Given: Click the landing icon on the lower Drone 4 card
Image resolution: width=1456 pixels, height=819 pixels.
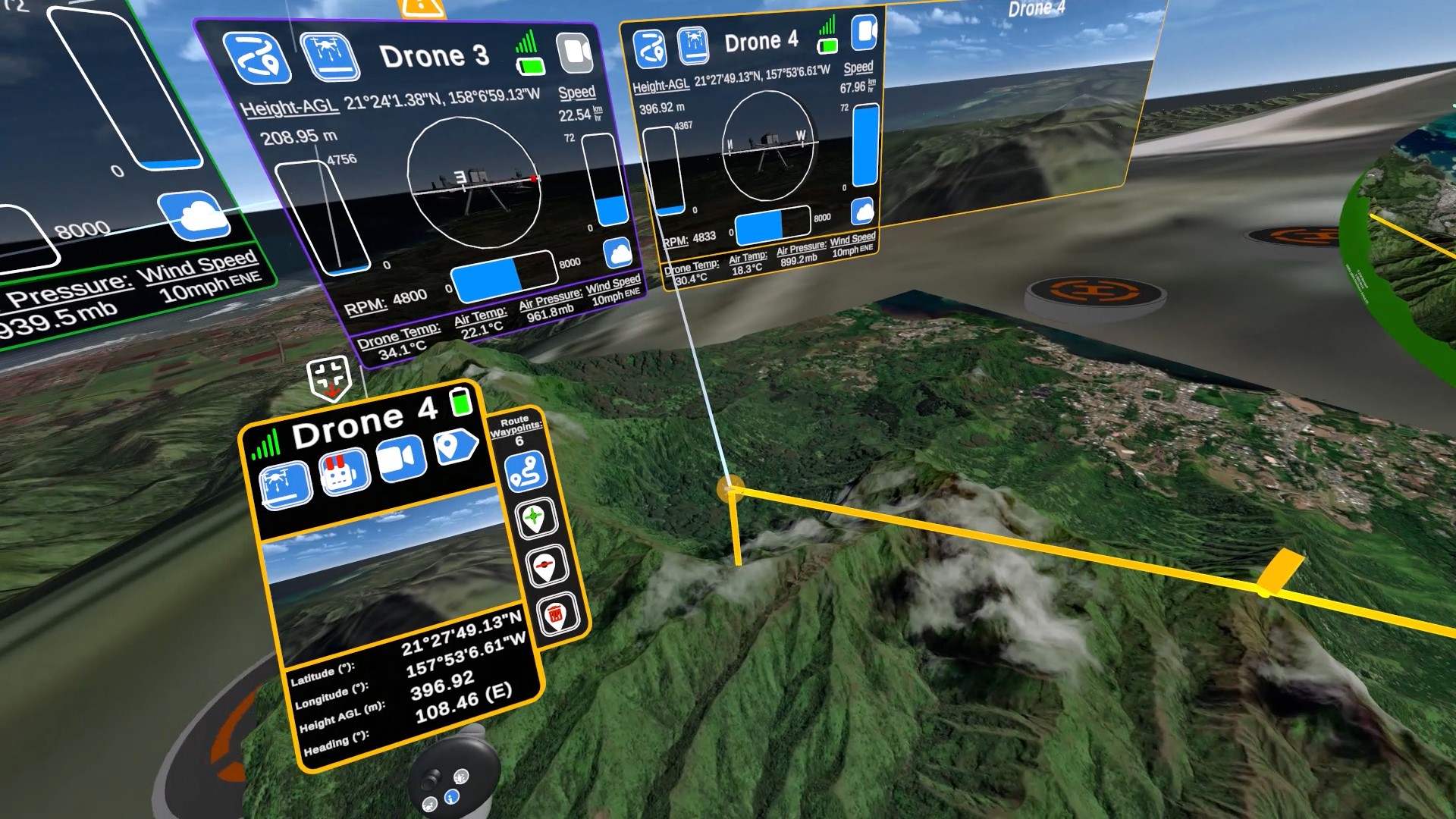Looking at the screenshot, I should (285, 484).
